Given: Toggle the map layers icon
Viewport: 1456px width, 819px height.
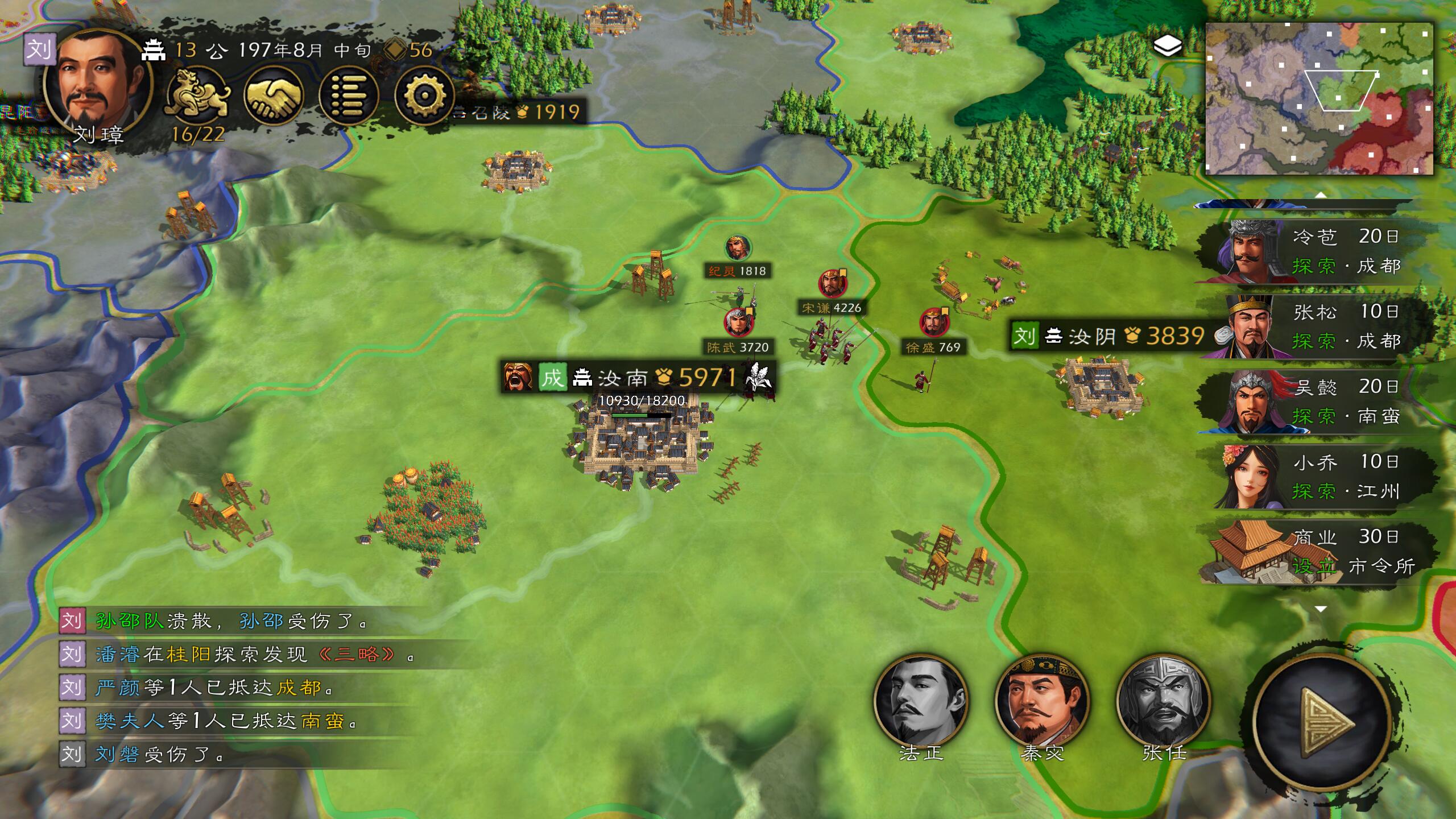Looking at the screenshot, I should coord(1167,45).
